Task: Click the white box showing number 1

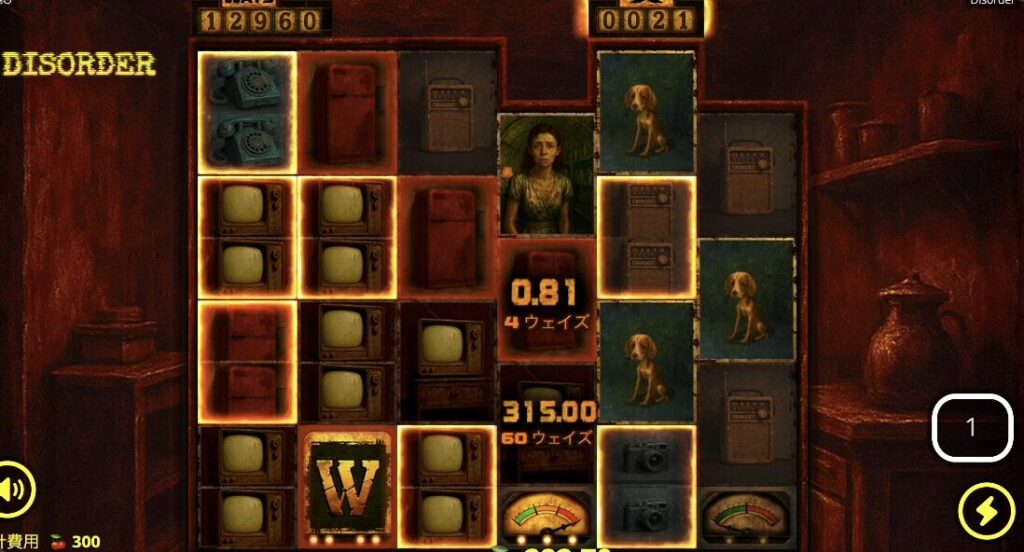Action: (x=970, y=428)
